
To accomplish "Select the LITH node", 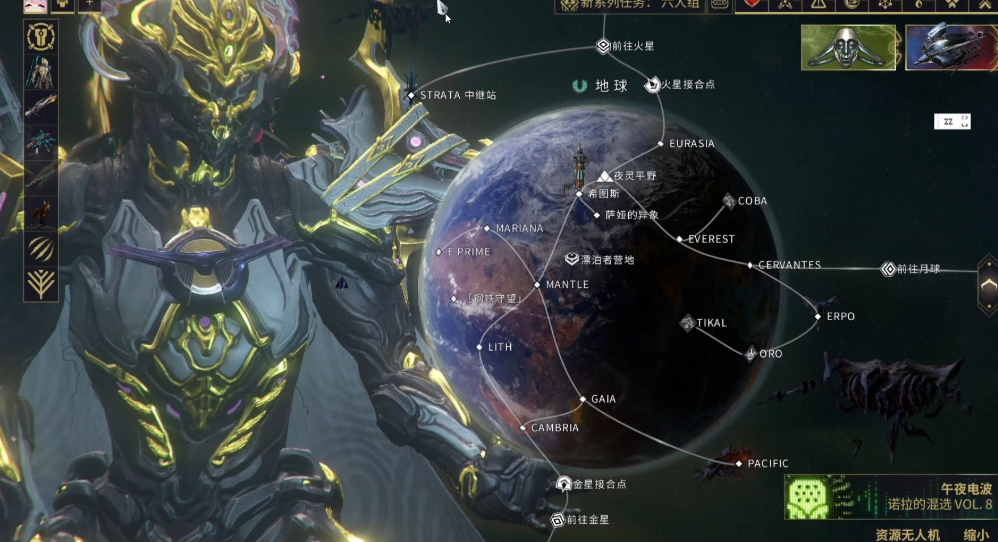I will 480,347.
